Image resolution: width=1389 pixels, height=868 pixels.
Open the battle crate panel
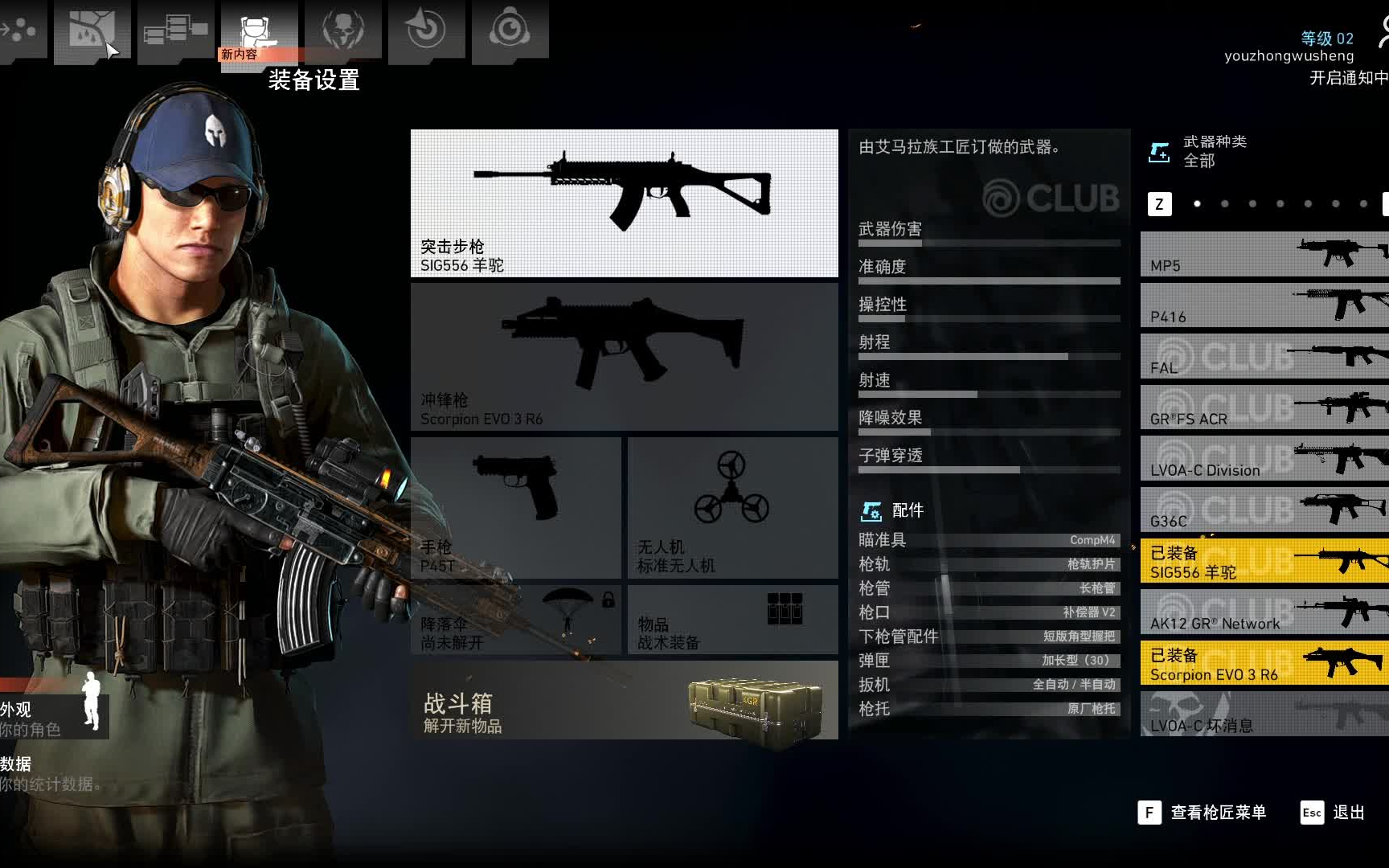(624, 701)
